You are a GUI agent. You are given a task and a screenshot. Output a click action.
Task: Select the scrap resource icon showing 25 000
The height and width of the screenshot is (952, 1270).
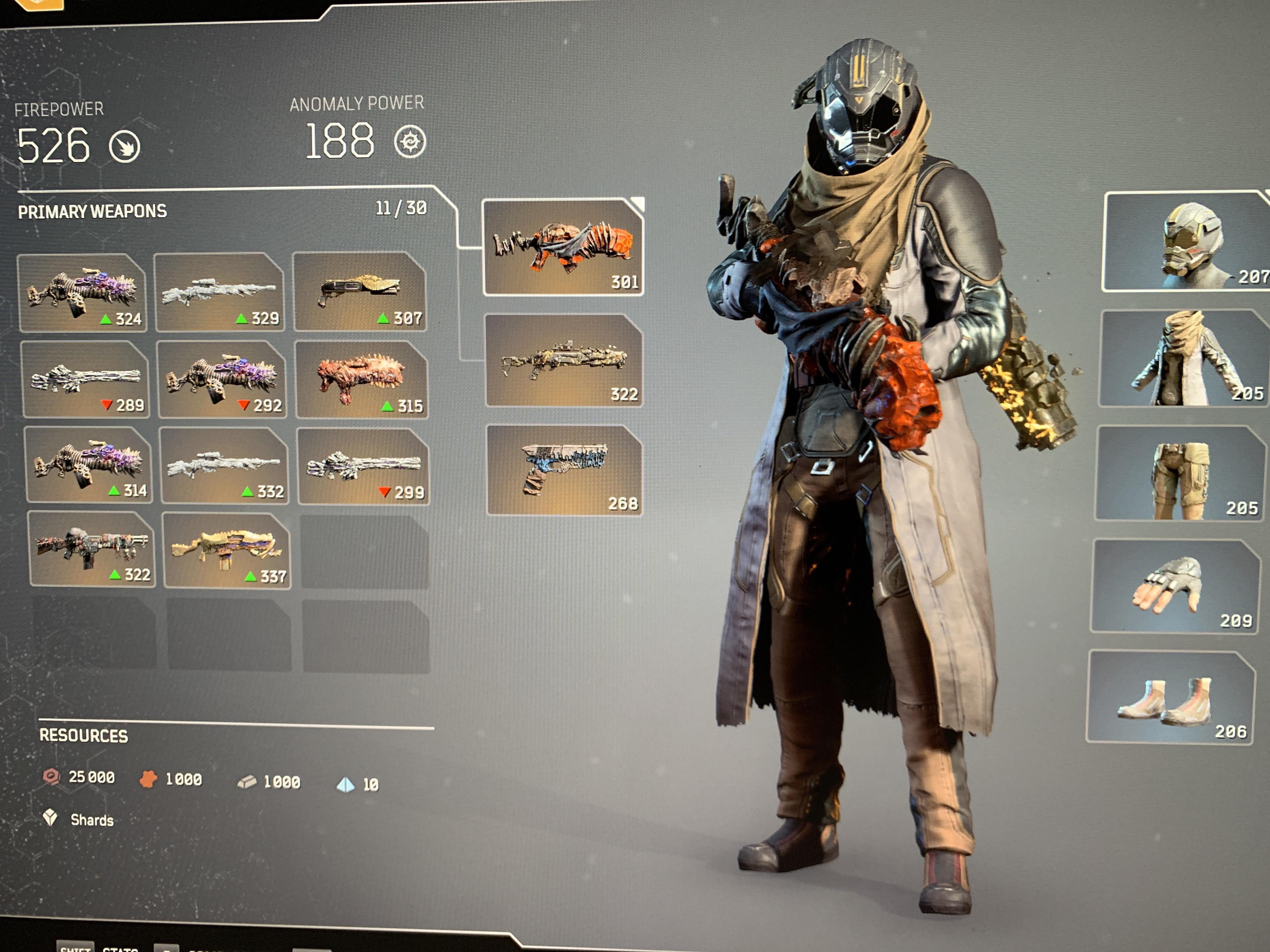(52, 779)
